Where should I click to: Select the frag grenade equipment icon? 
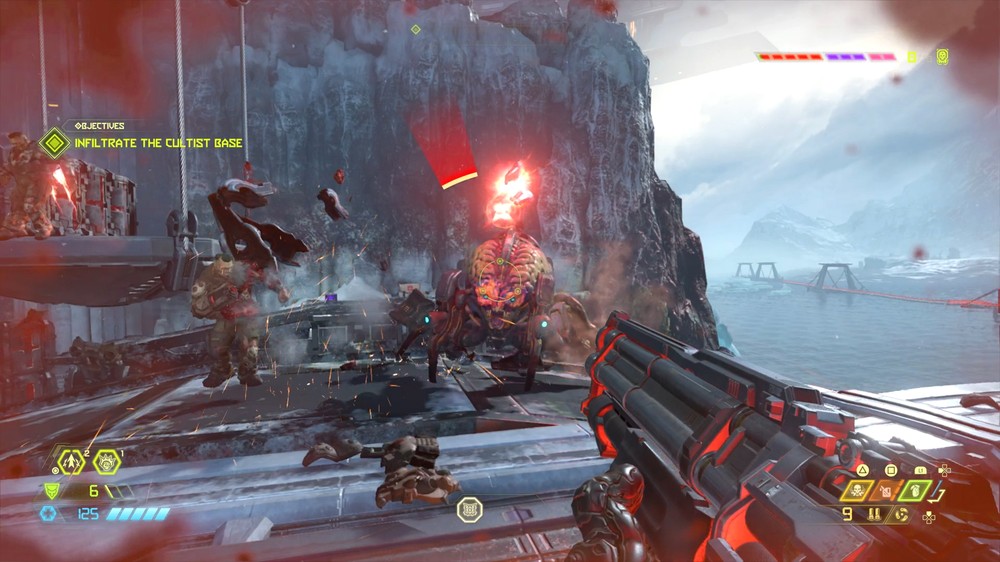[71, 462]
